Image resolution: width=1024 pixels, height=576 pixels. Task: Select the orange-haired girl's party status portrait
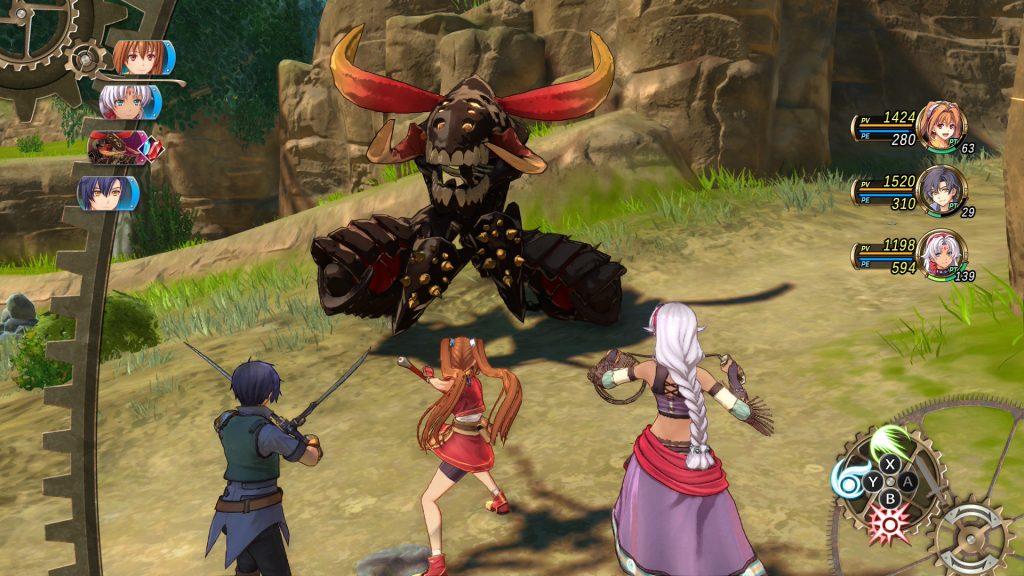pos(939,126)
